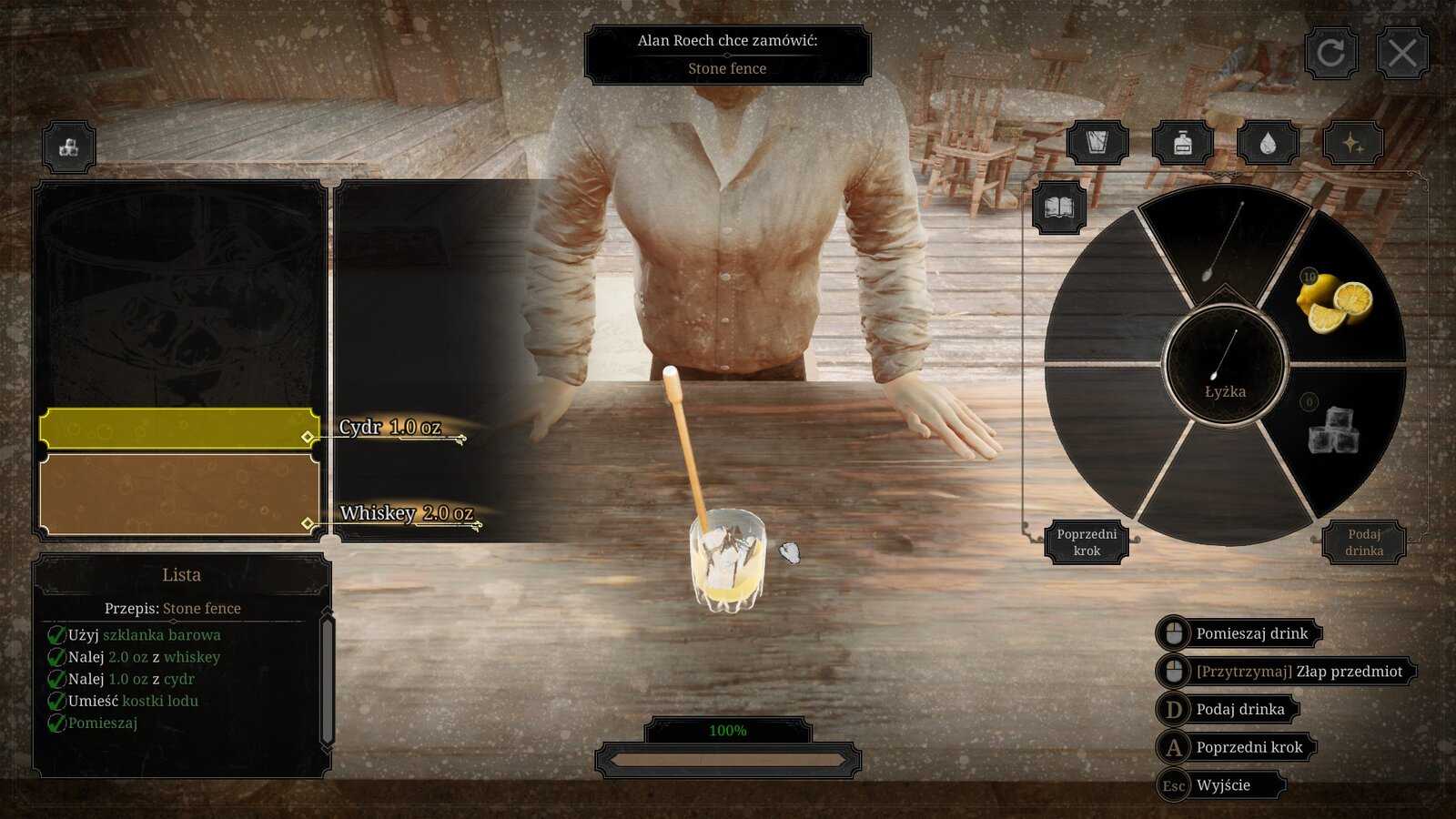1456x819 pixels.
Task: Click the Łyżka wheel center
Action: coord(1225,366)
